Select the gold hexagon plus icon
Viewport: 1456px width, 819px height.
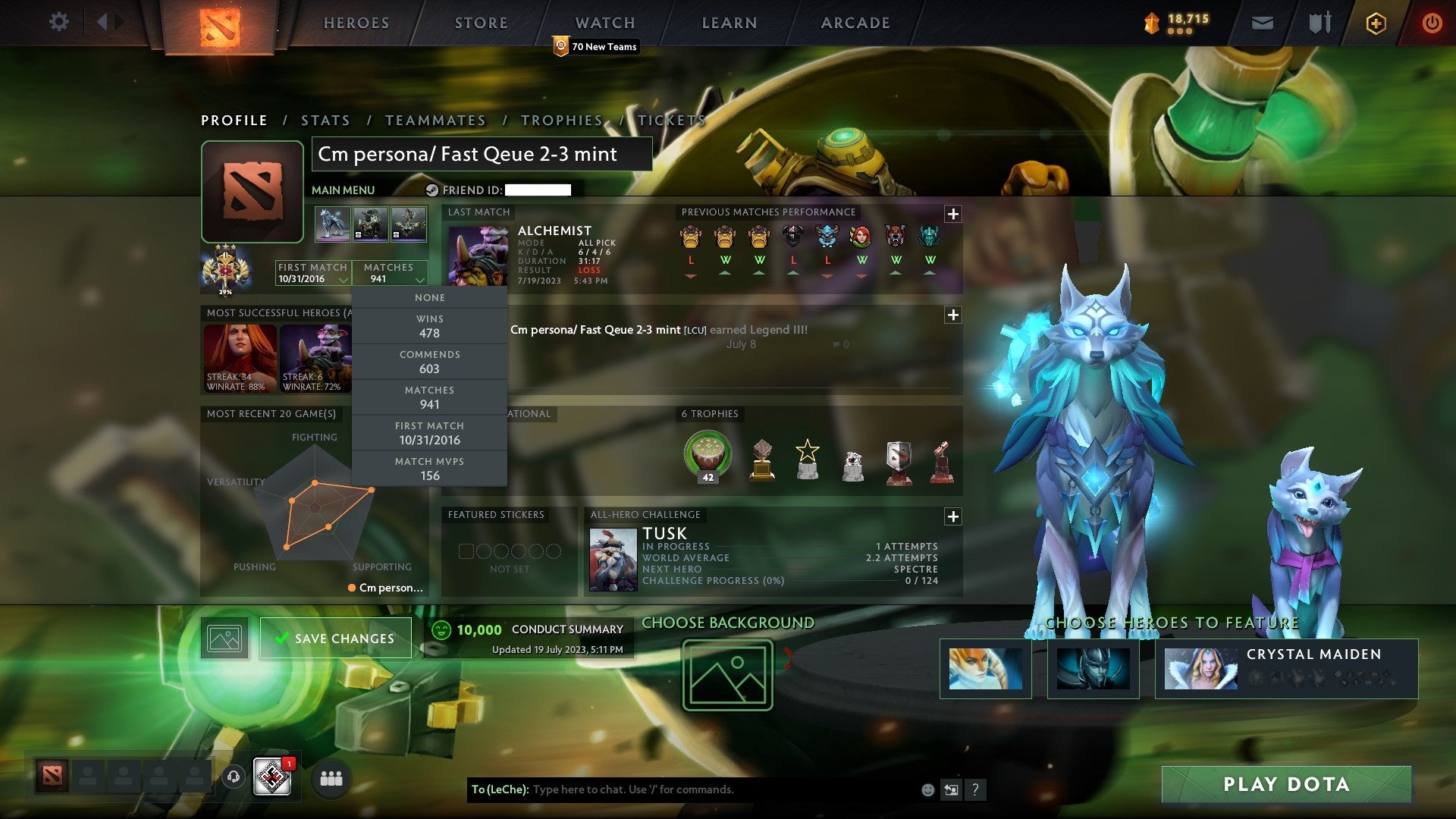pyautogui.click(x=1376, y=23)
